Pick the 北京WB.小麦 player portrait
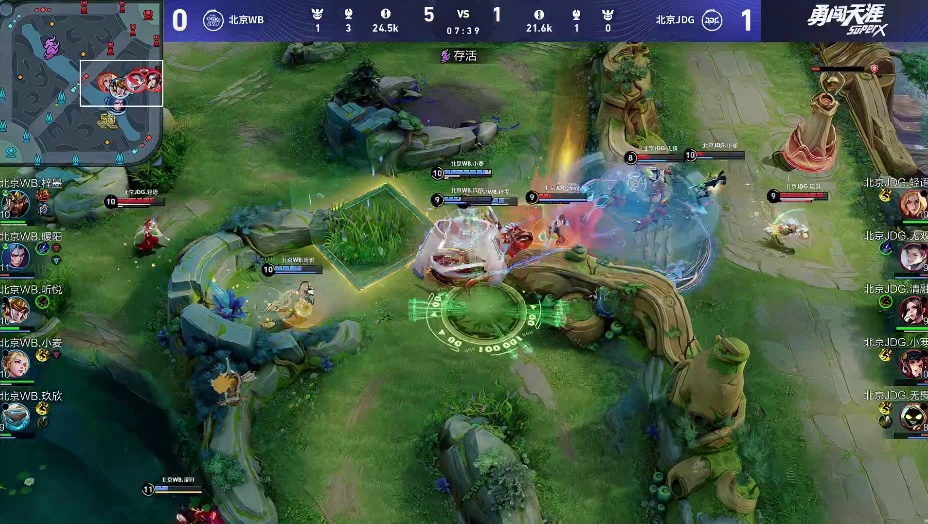Image resolution: width=928 pixels, height=524 pixels. click(x=14, y=363)
